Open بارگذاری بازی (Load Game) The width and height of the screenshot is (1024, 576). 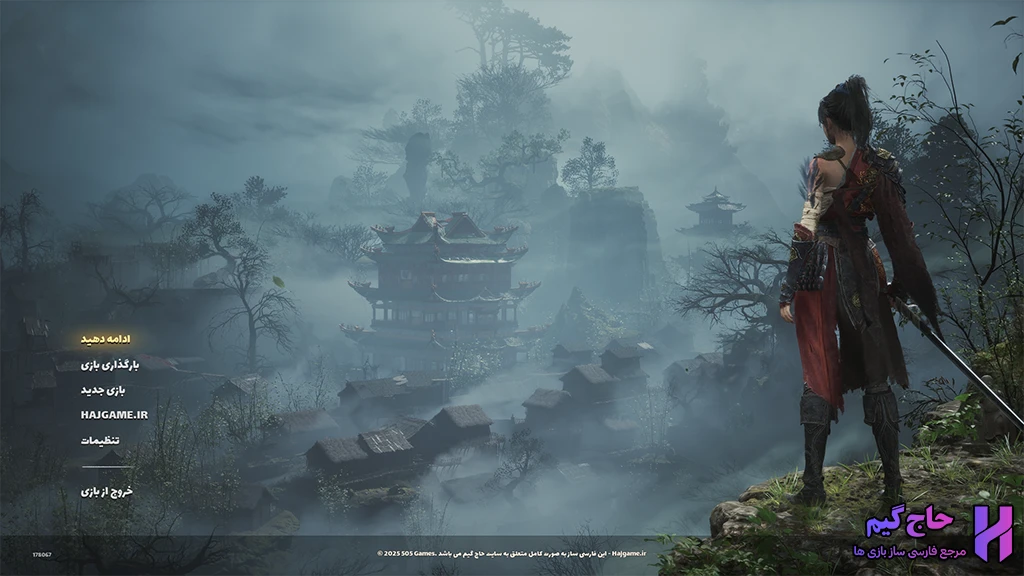click(x=110, y=365)
